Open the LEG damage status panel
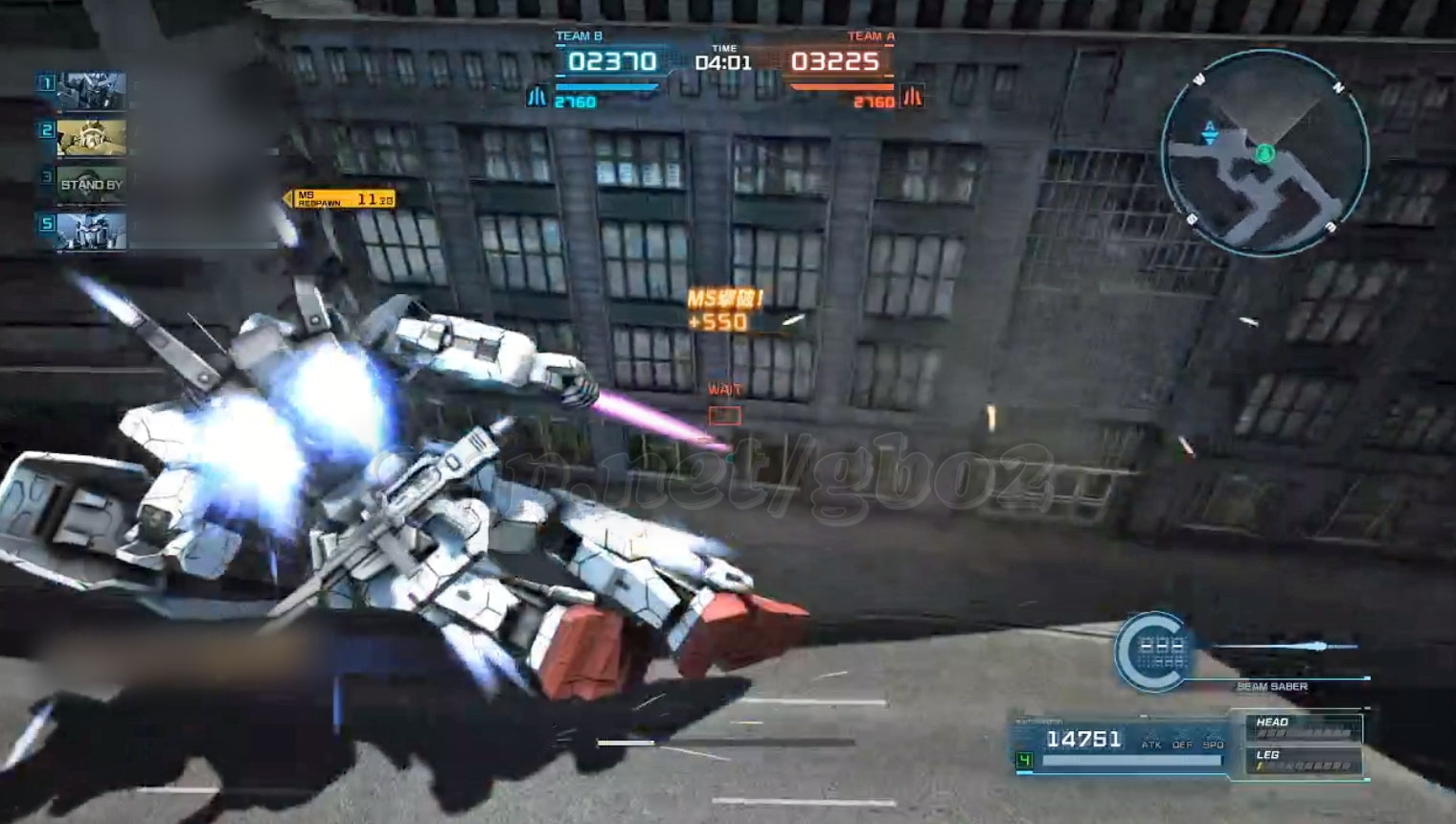The height and width of the screenshot is (824, 1456). tap(1303, 761)
